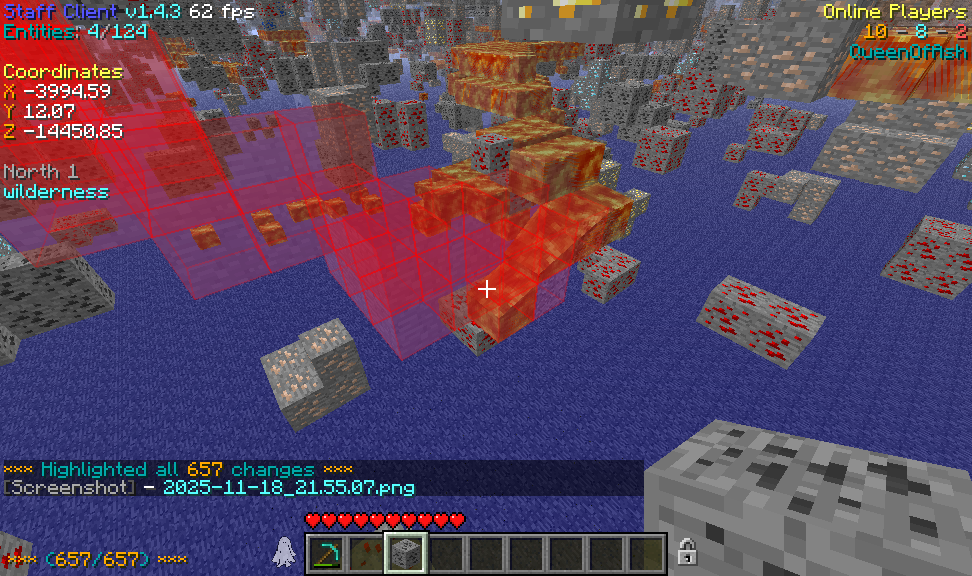Choose the stone block hotbar slot
This screenshot has height=576, width=972.
407,553
